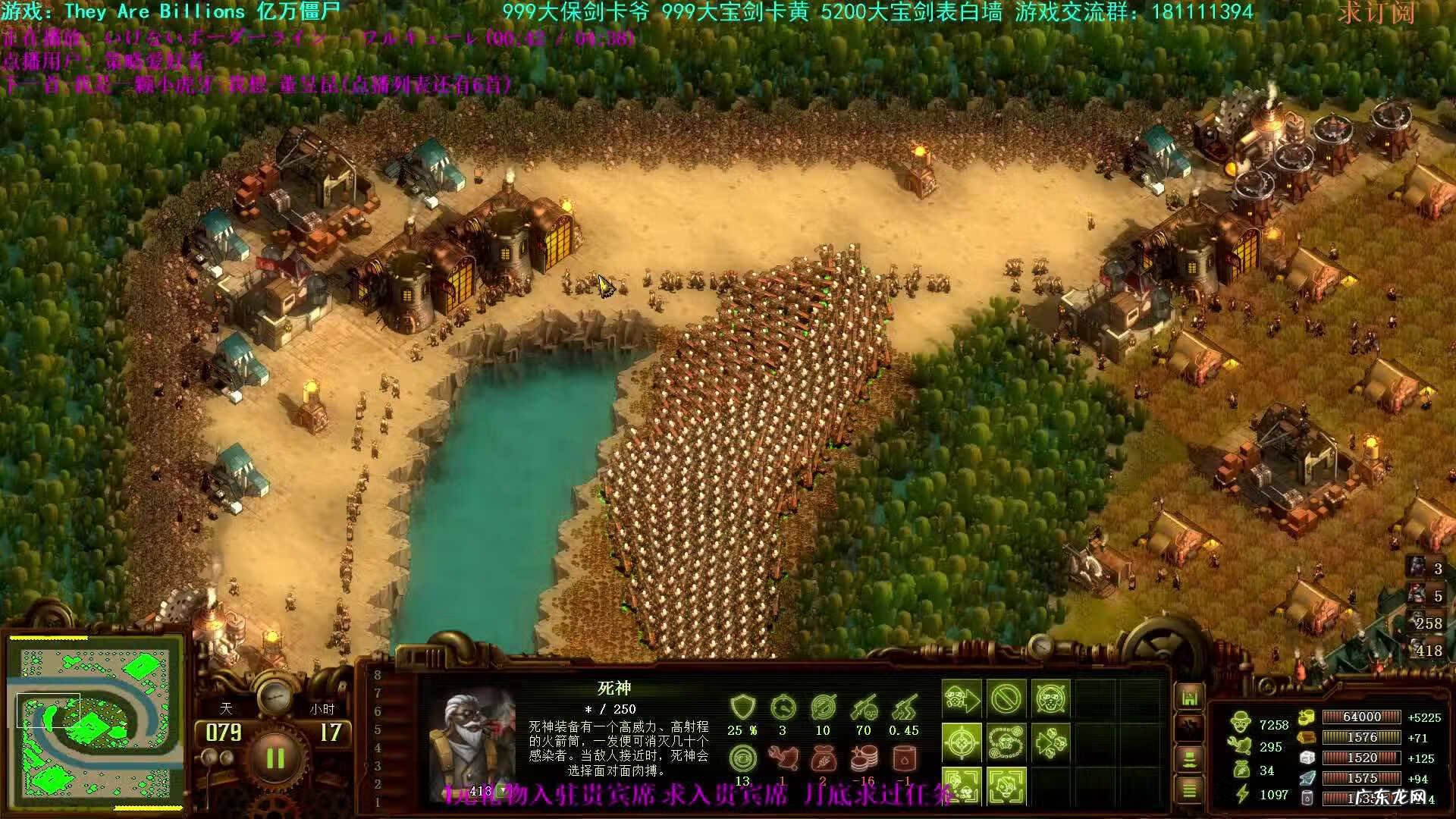Image resolution: width=1456 pixels, height=819 pixels.
Task: Choose the single unit type select icon
Action: coord(1006,786)
